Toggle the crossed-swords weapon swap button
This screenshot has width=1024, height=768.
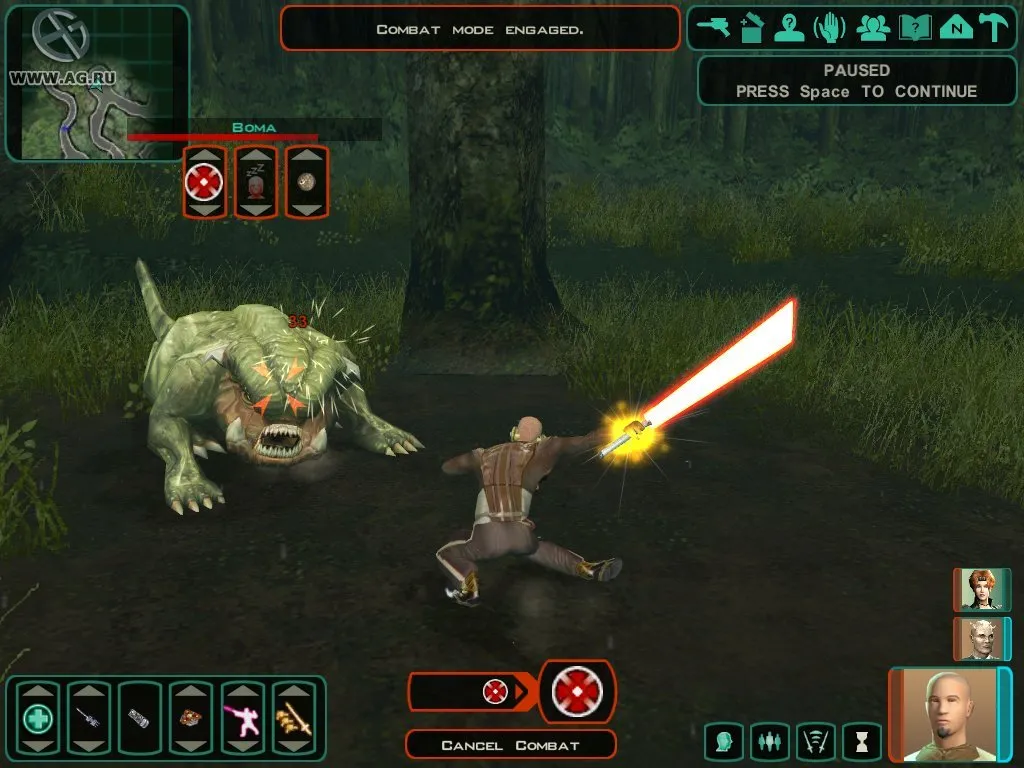(x=816, y=742)
